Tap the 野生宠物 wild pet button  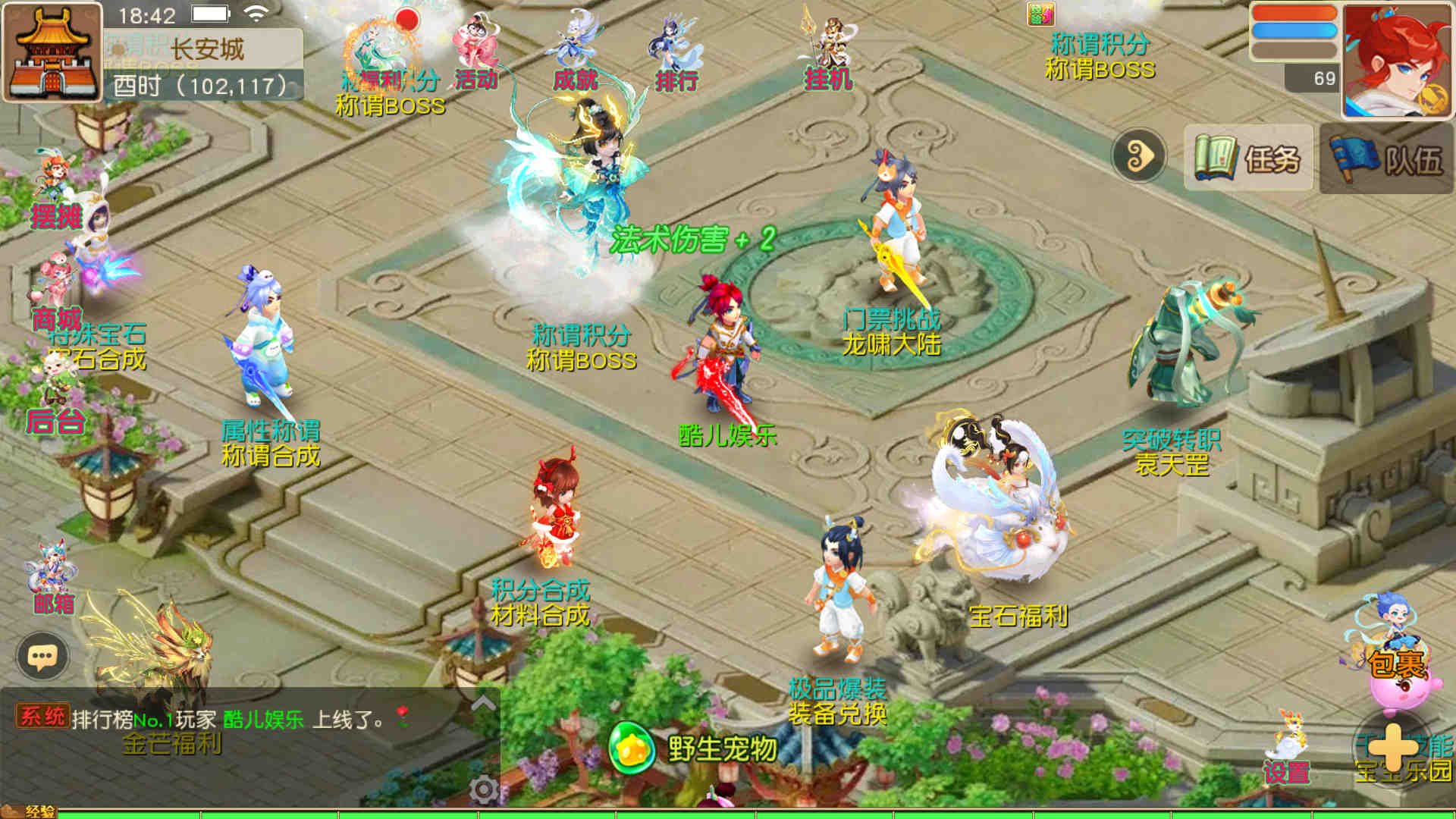(694, 748)
